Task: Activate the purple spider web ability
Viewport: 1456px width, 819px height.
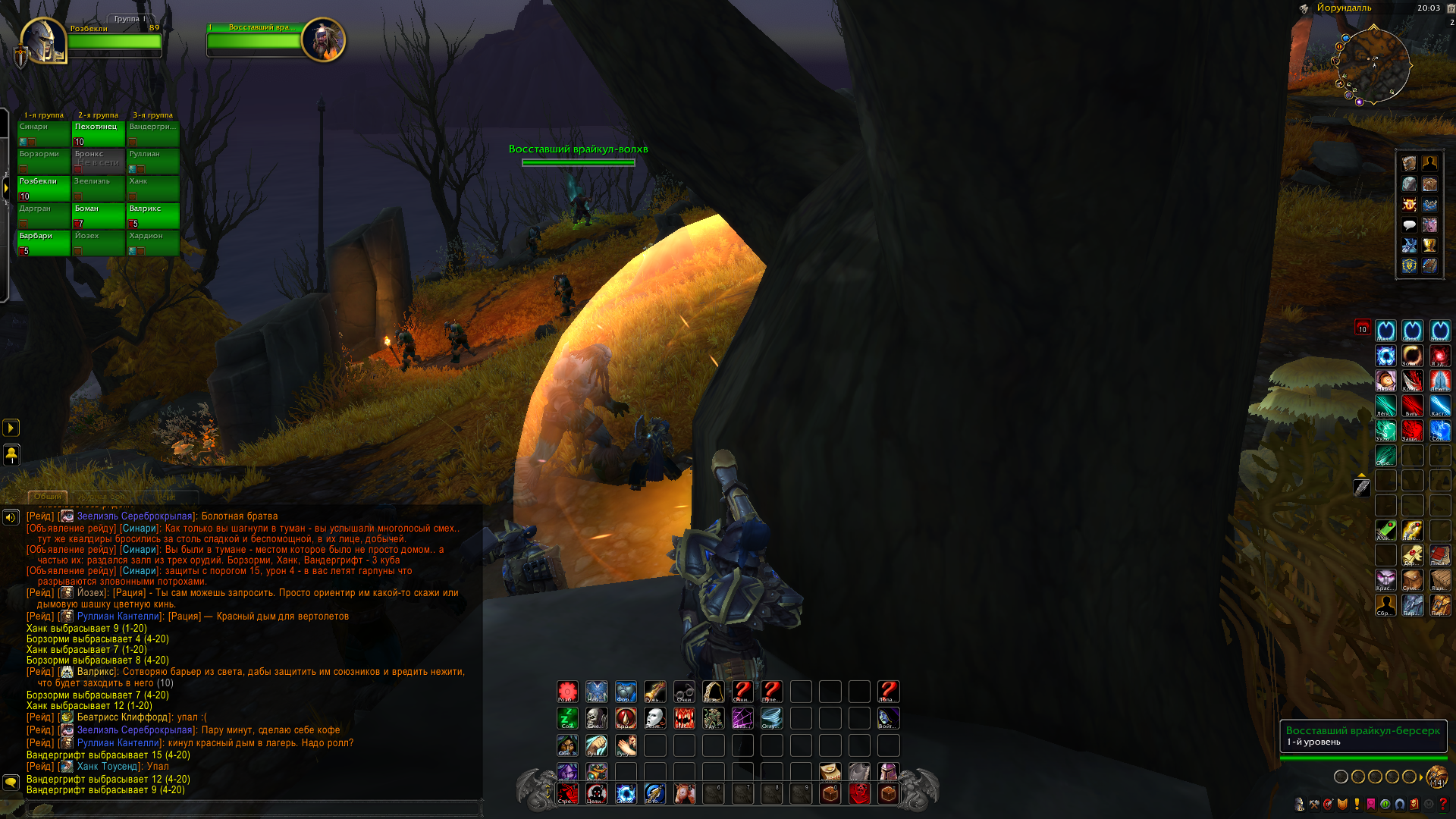Action: (742, 718)
